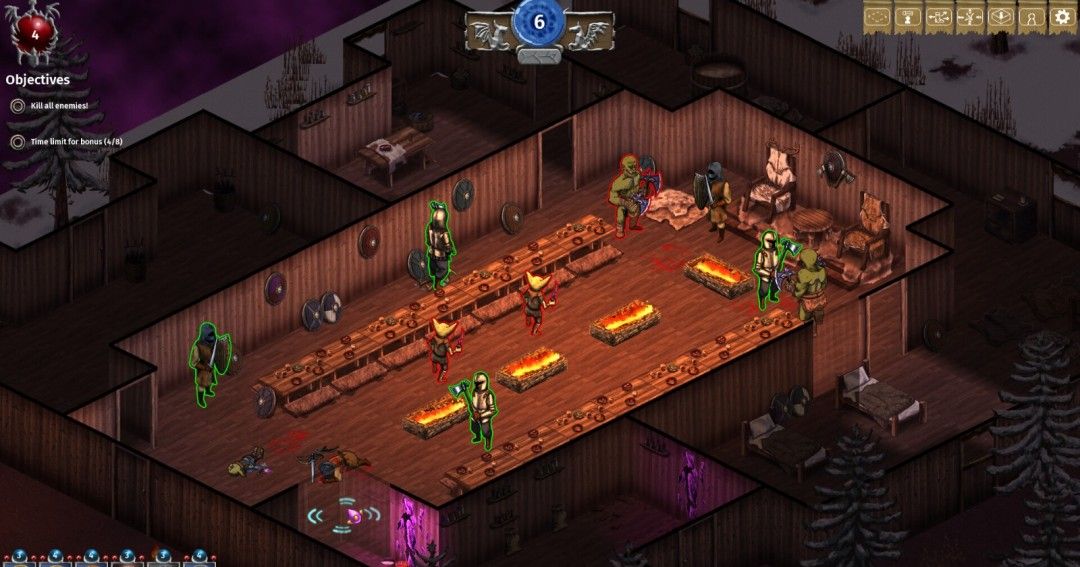Open the settings gear menu
This screenshot has height=567, width=1080.
point(1062,17)
